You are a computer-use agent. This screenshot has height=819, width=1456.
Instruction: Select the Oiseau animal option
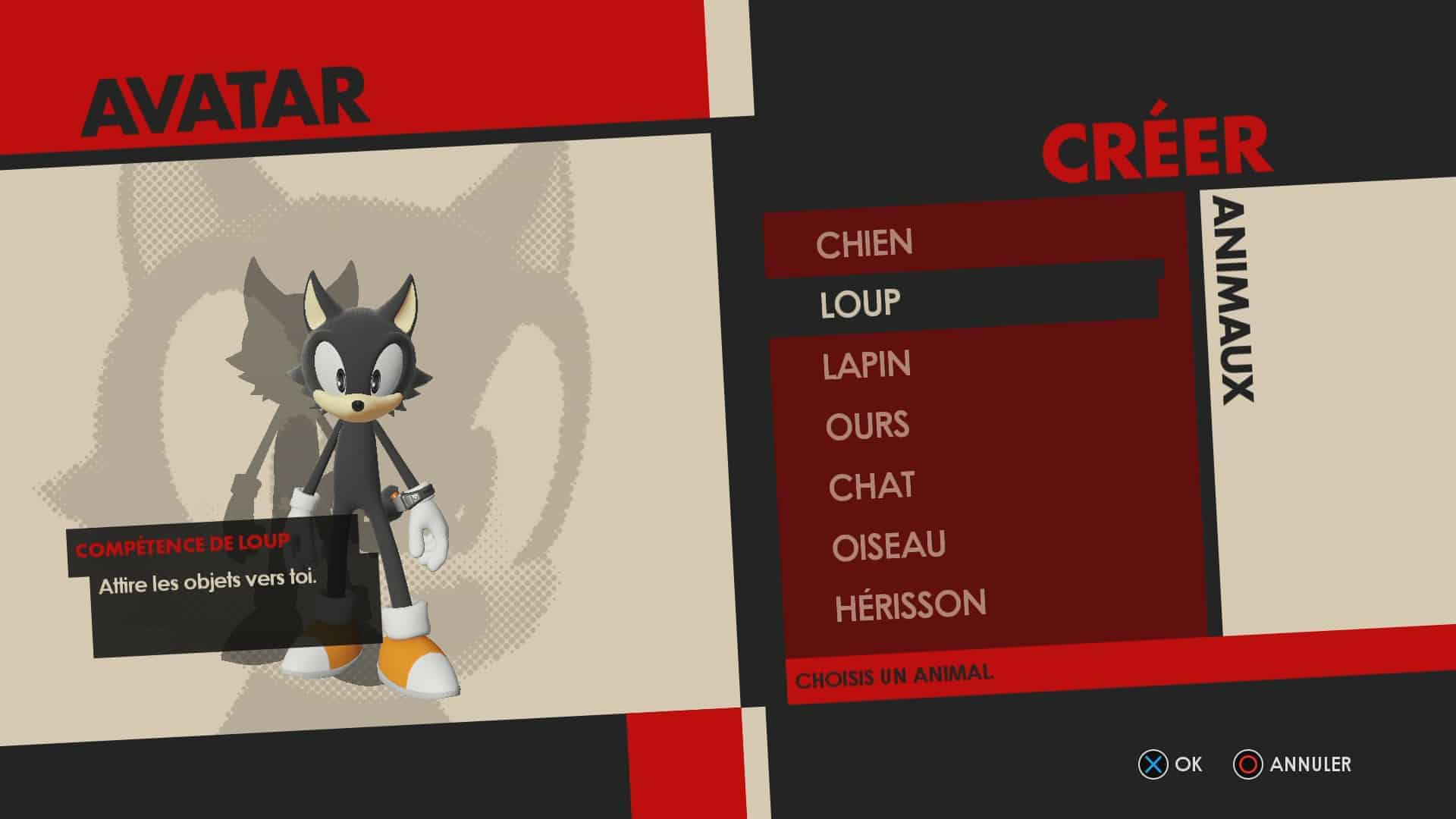[889, 546]
